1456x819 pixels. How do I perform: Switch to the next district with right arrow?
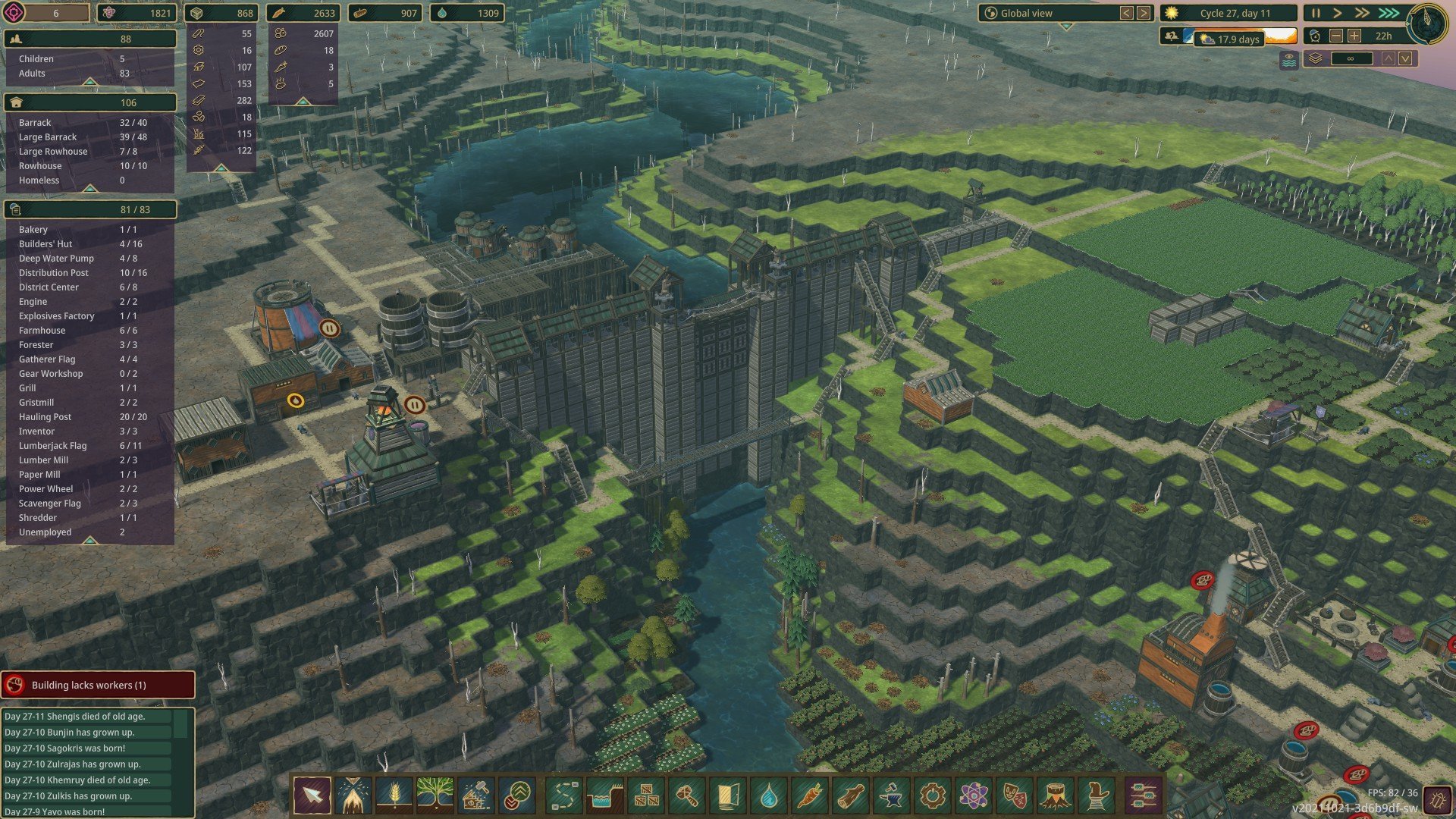[x=1144, y=13]
